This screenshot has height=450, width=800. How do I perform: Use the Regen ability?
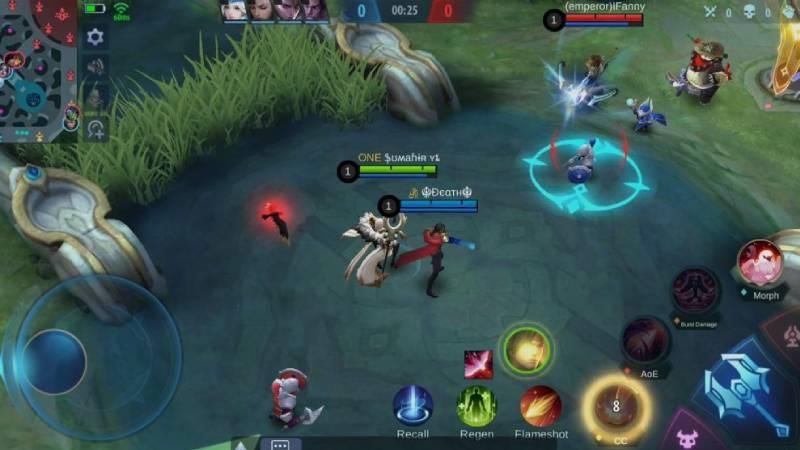(x=477, y=405)
